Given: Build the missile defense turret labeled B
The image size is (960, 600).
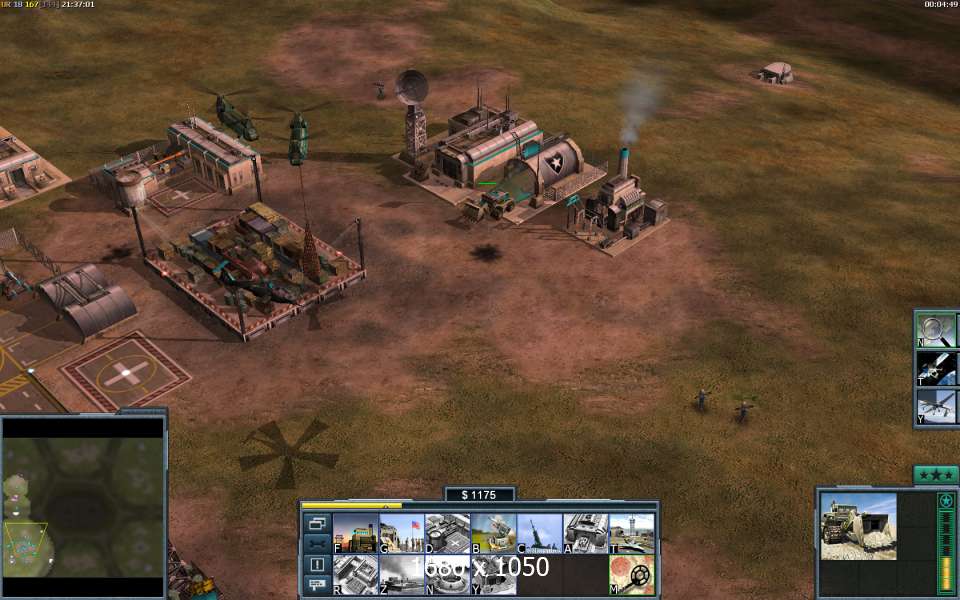Looking at the screenshot, I should [x=493, y=533].
